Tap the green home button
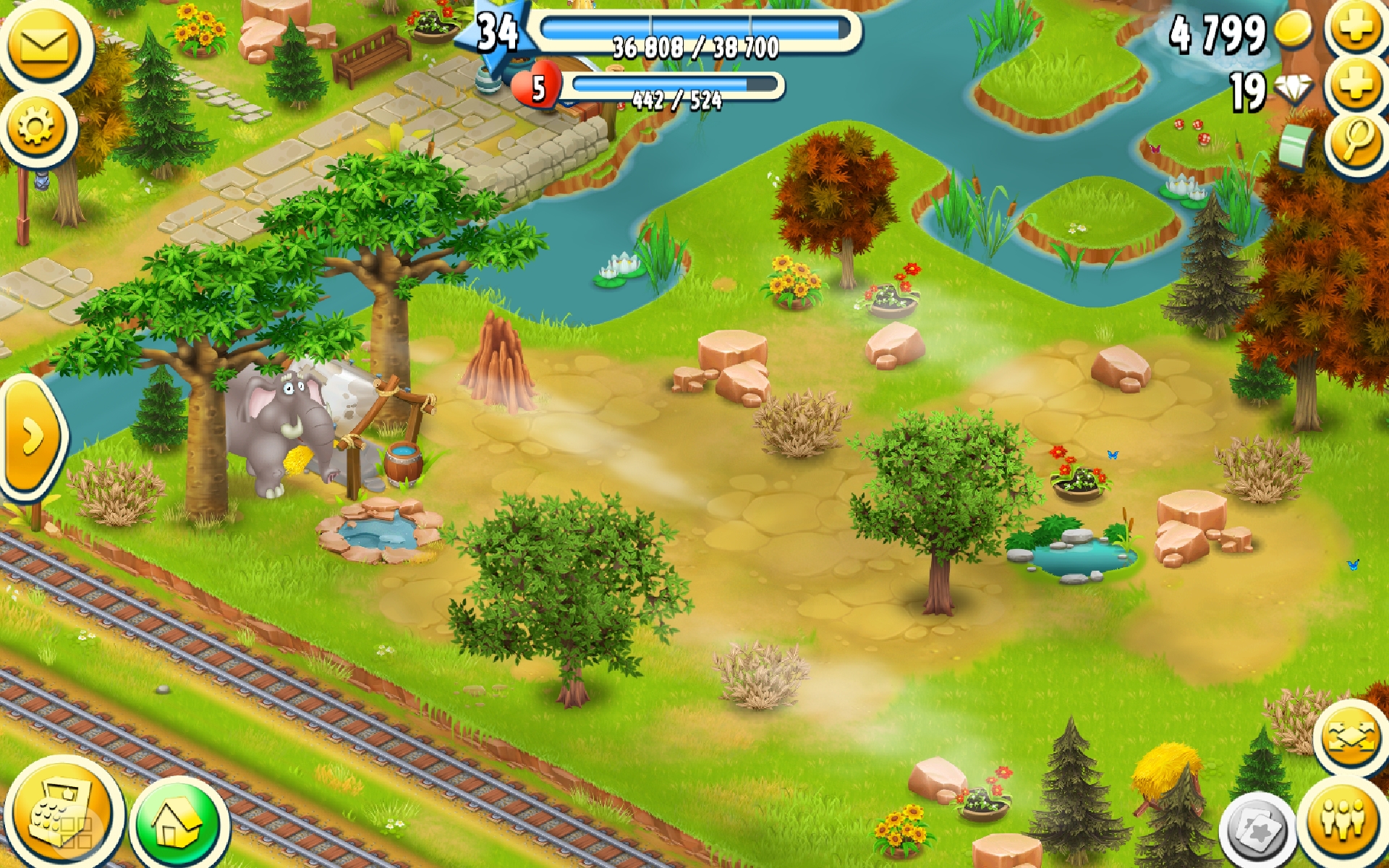Image resolution: width=1389 pixels, height=868 pixels. 177,825
